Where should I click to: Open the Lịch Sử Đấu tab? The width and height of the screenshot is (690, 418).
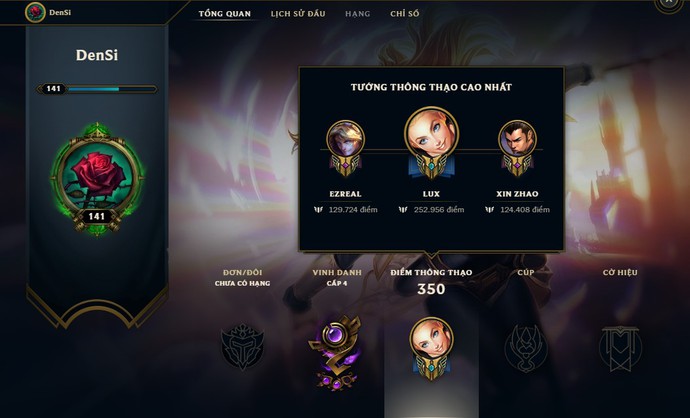point(296,14)
